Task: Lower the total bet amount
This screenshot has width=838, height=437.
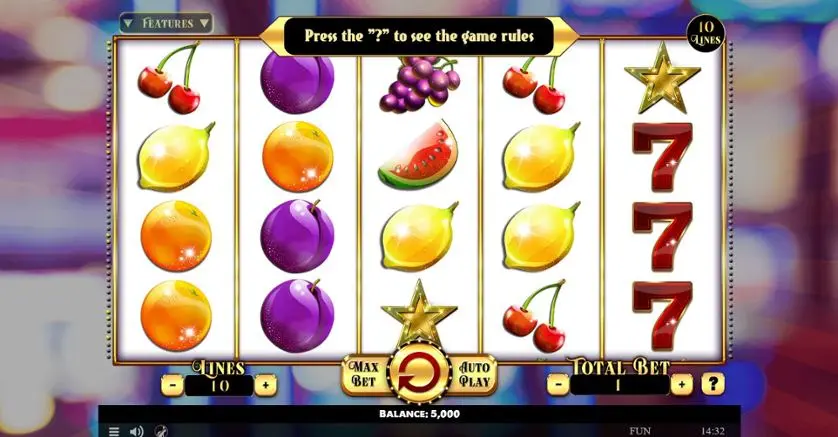Action: [x=557, y=383]
